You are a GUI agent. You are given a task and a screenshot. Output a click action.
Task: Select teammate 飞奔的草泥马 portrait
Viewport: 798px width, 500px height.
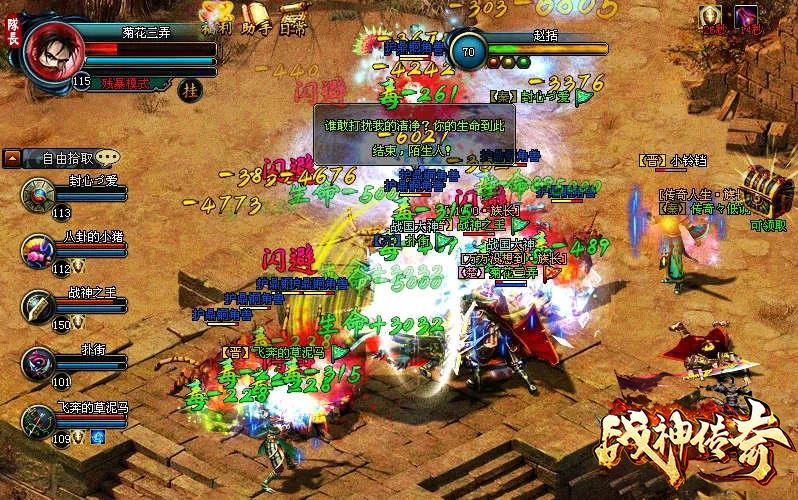click(x=39, y=419)
